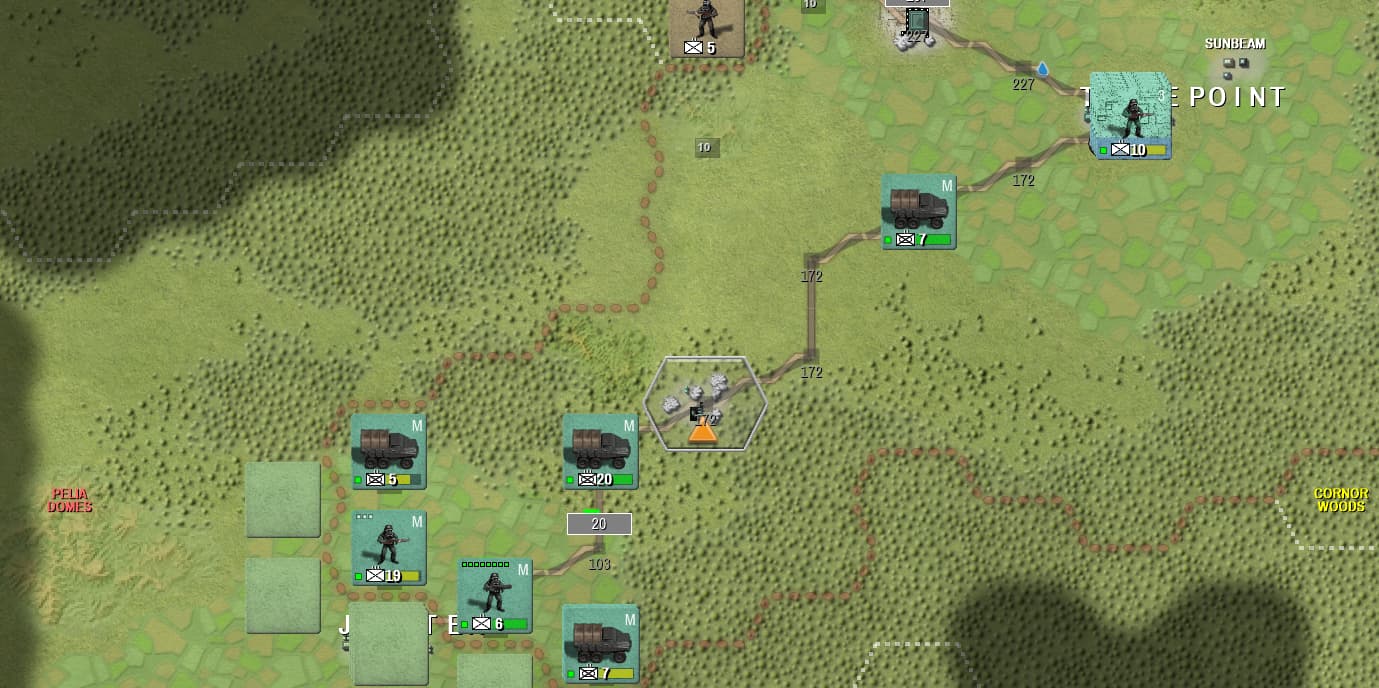Select the truck unit with strength 5

click(x=388, y=451)
